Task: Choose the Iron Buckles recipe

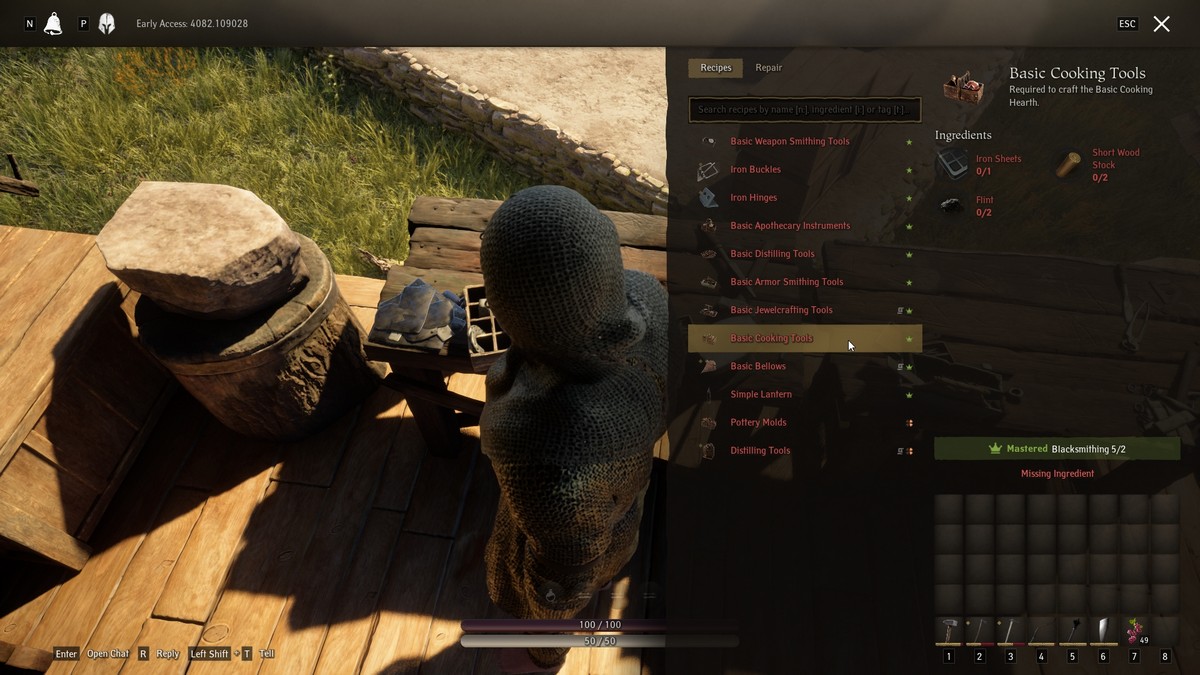Action: click(x=755, y=170)
